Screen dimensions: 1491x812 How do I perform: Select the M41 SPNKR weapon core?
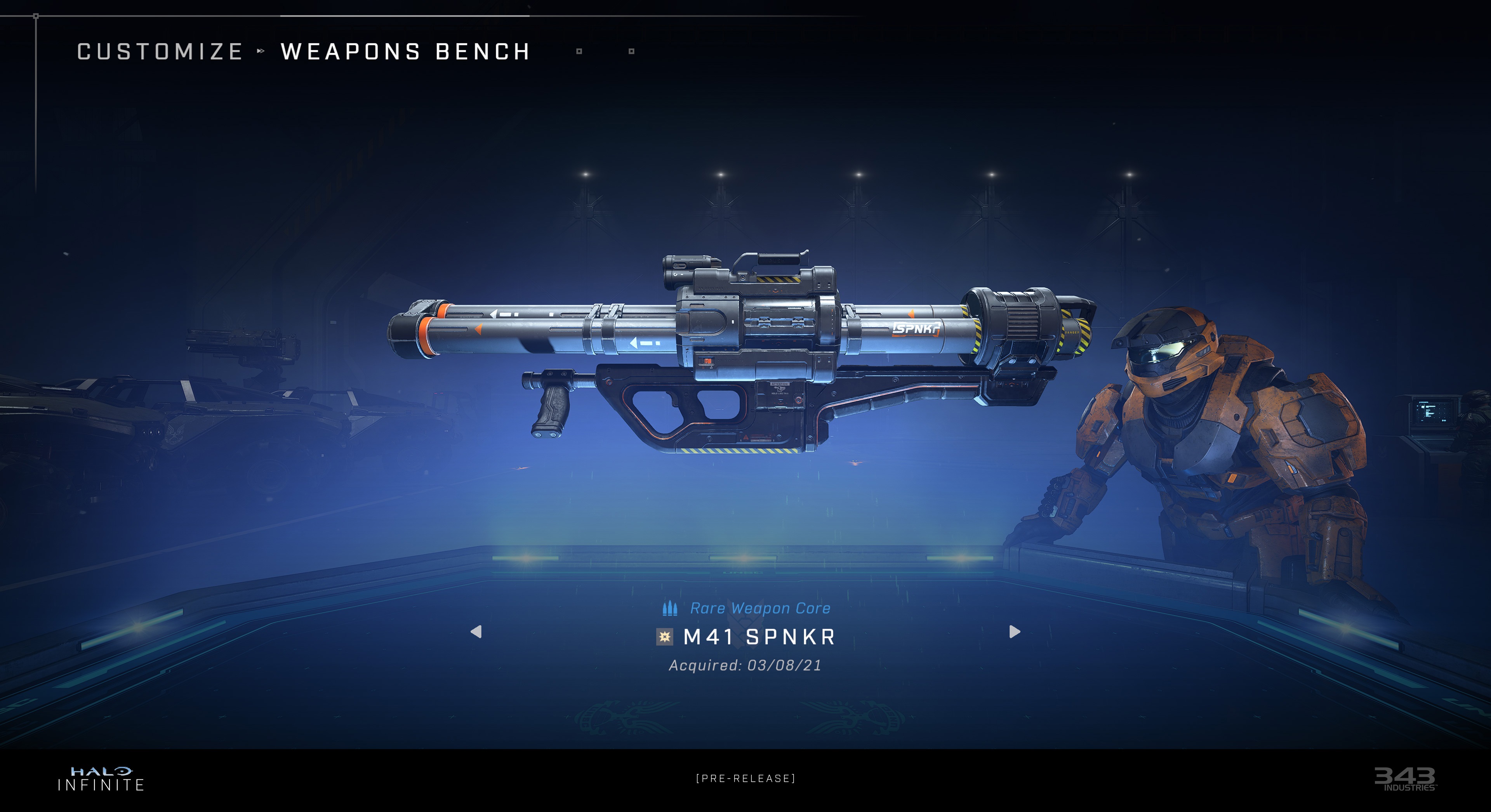(x=759, y=637)
